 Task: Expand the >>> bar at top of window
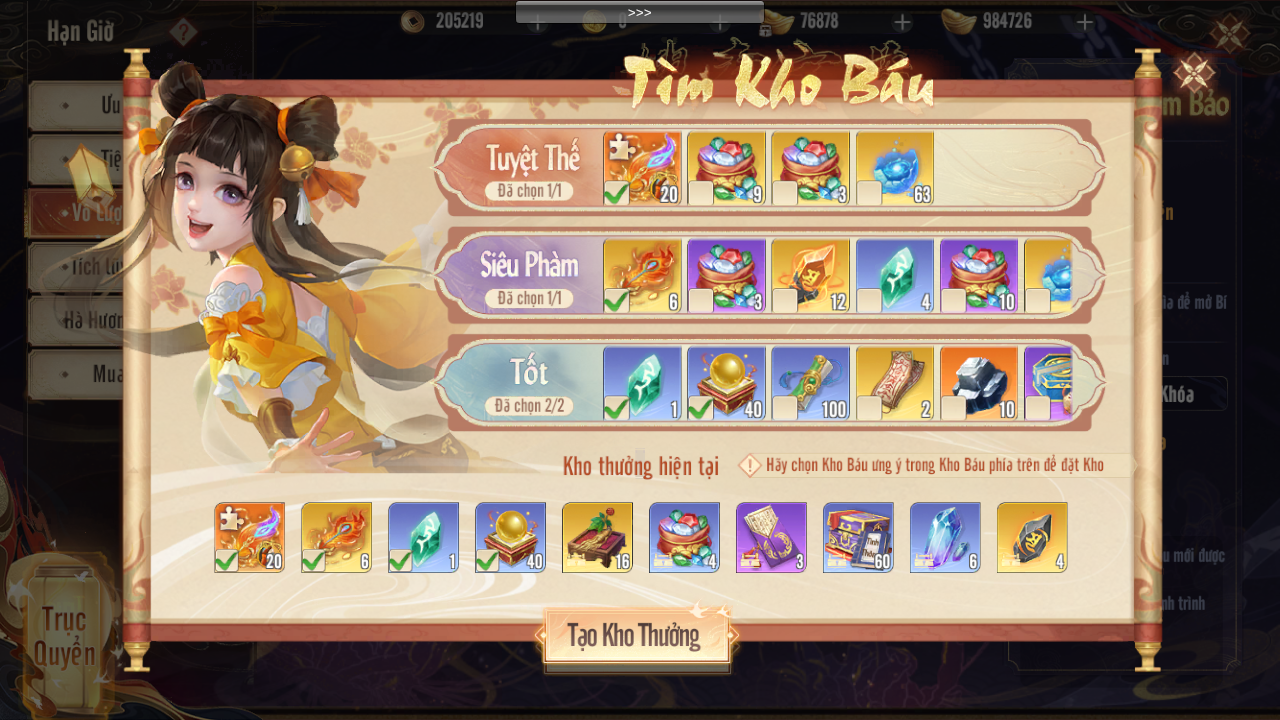pyautogui.click(x=639, y=12)
